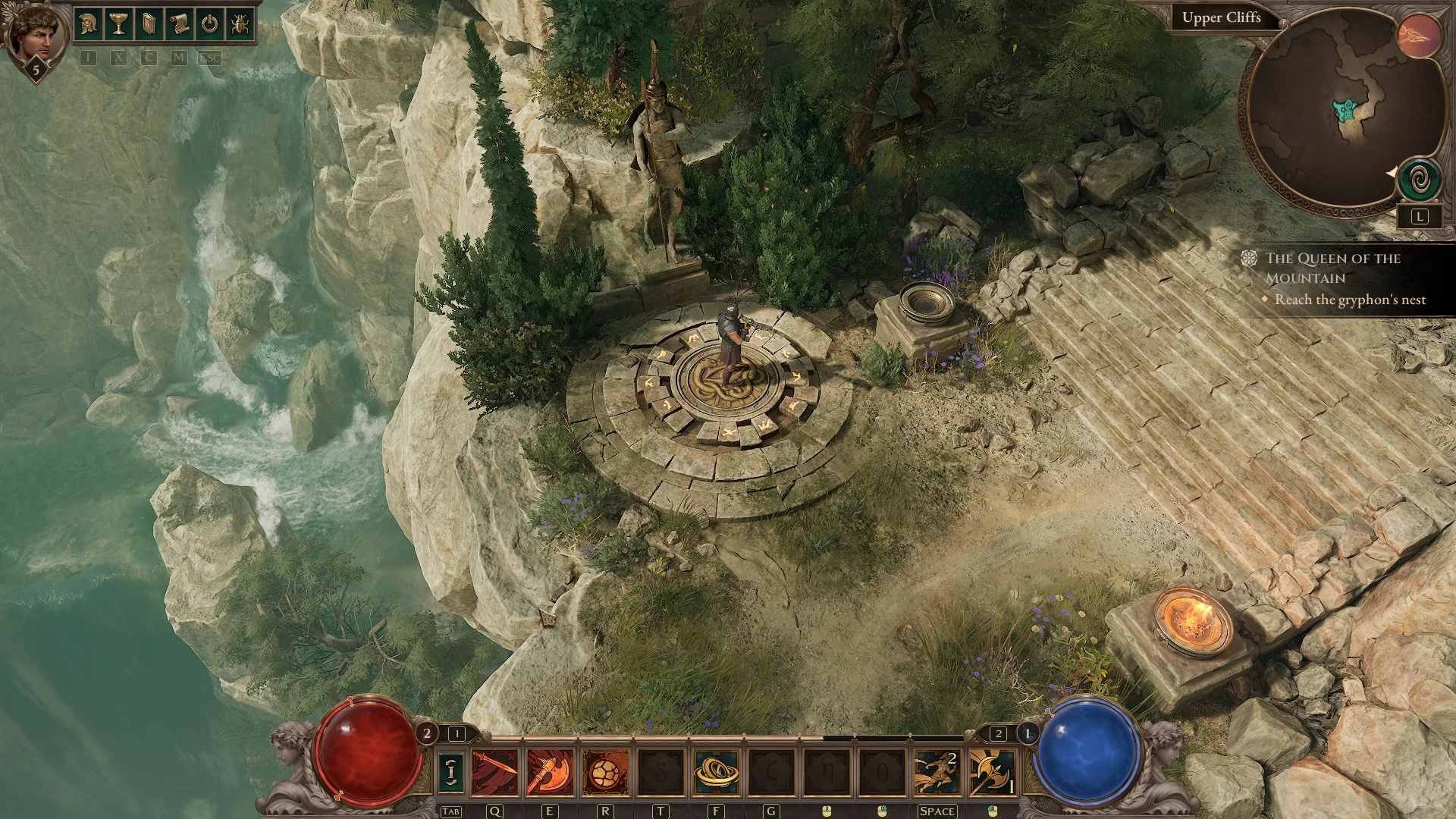Screen dimensions: 1456x819
Task: Click the power button menu icon
Action: pos(209,24)
